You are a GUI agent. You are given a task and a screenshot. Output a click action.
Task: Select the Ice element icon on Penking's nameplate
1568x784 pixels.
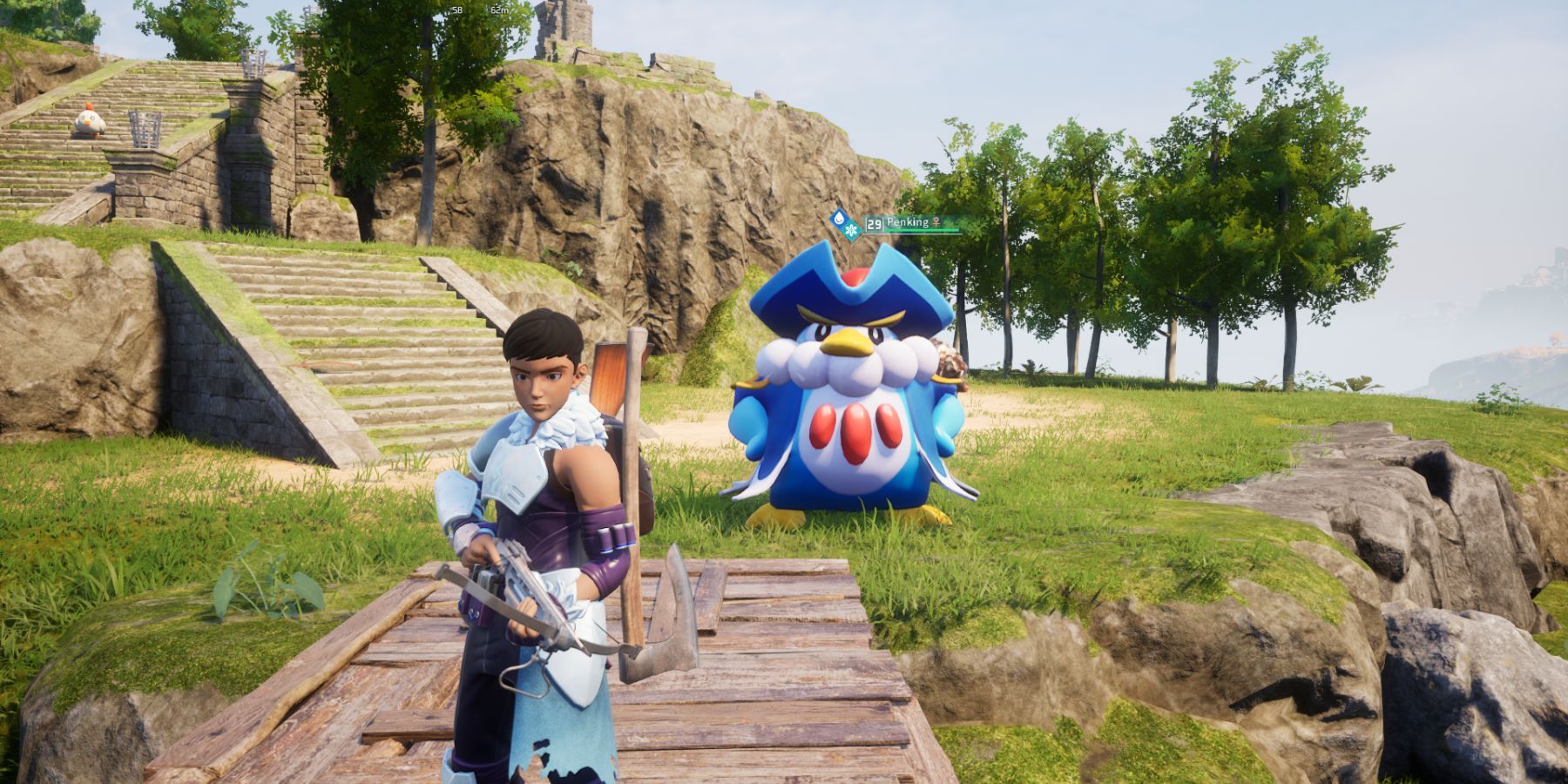(849, 228)
